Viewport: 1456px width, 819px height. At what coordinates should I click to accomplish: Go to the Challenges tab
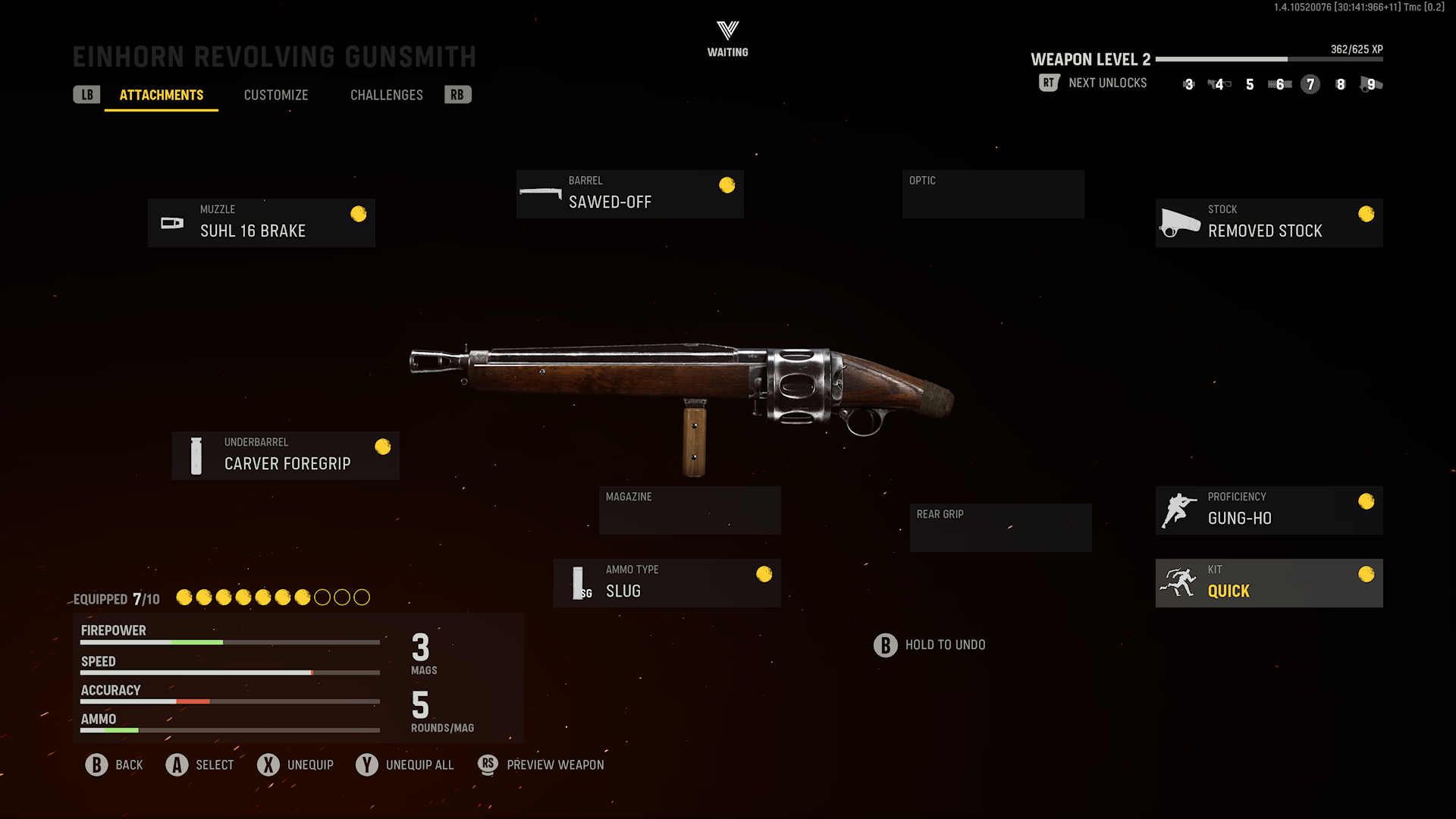tap(386, 96)
